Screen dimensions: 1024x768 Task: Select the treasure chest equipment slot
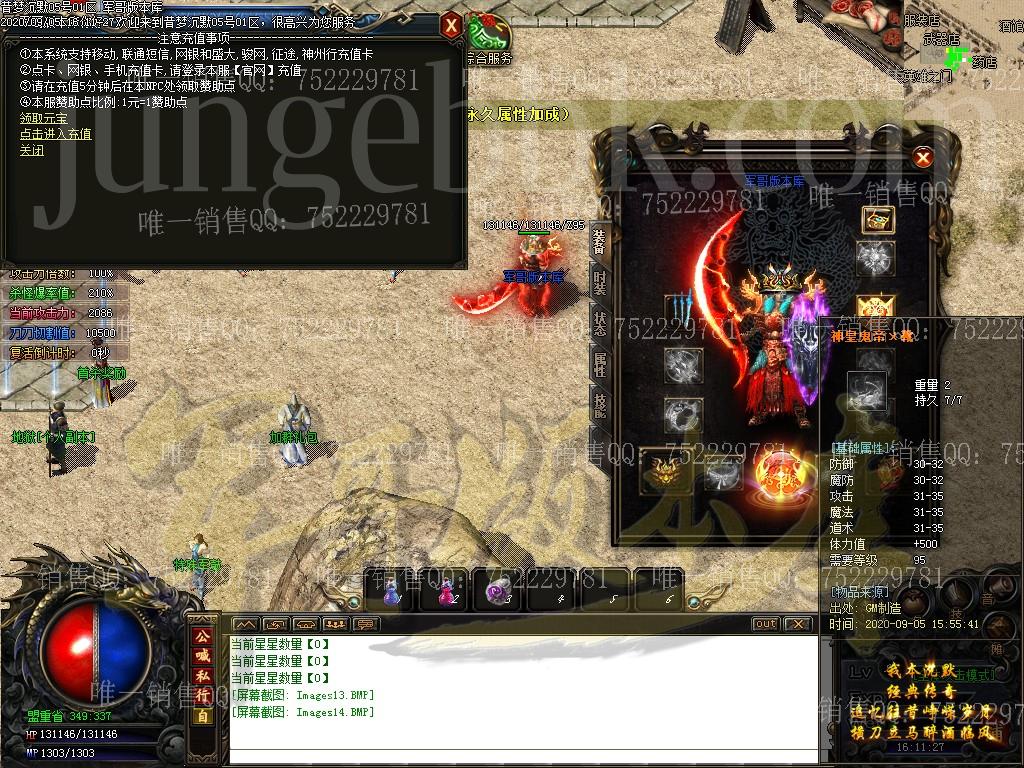coord(877,220)
